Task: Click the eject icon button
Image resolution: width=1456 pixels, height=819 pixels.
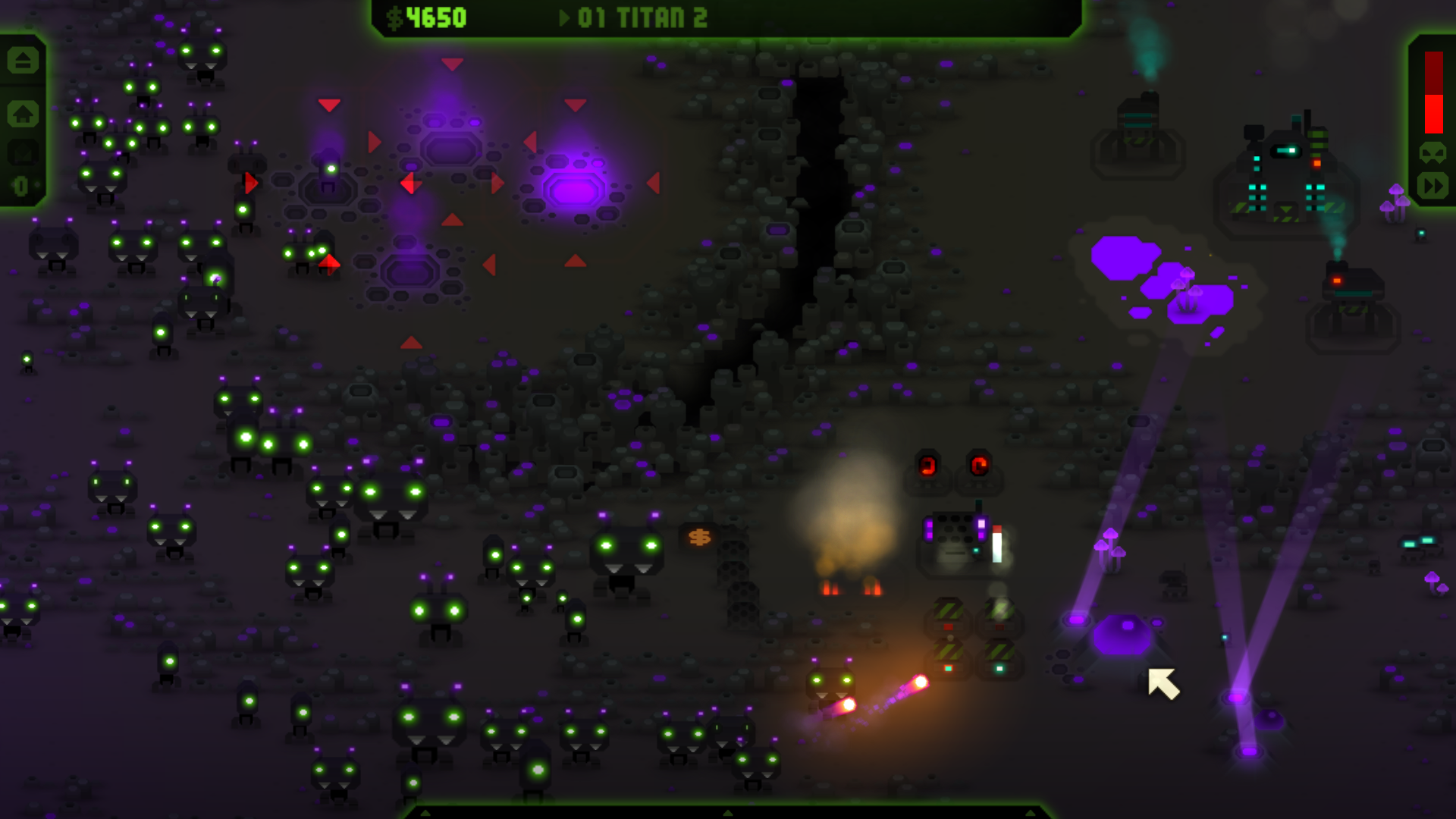Action: [23, 60]
